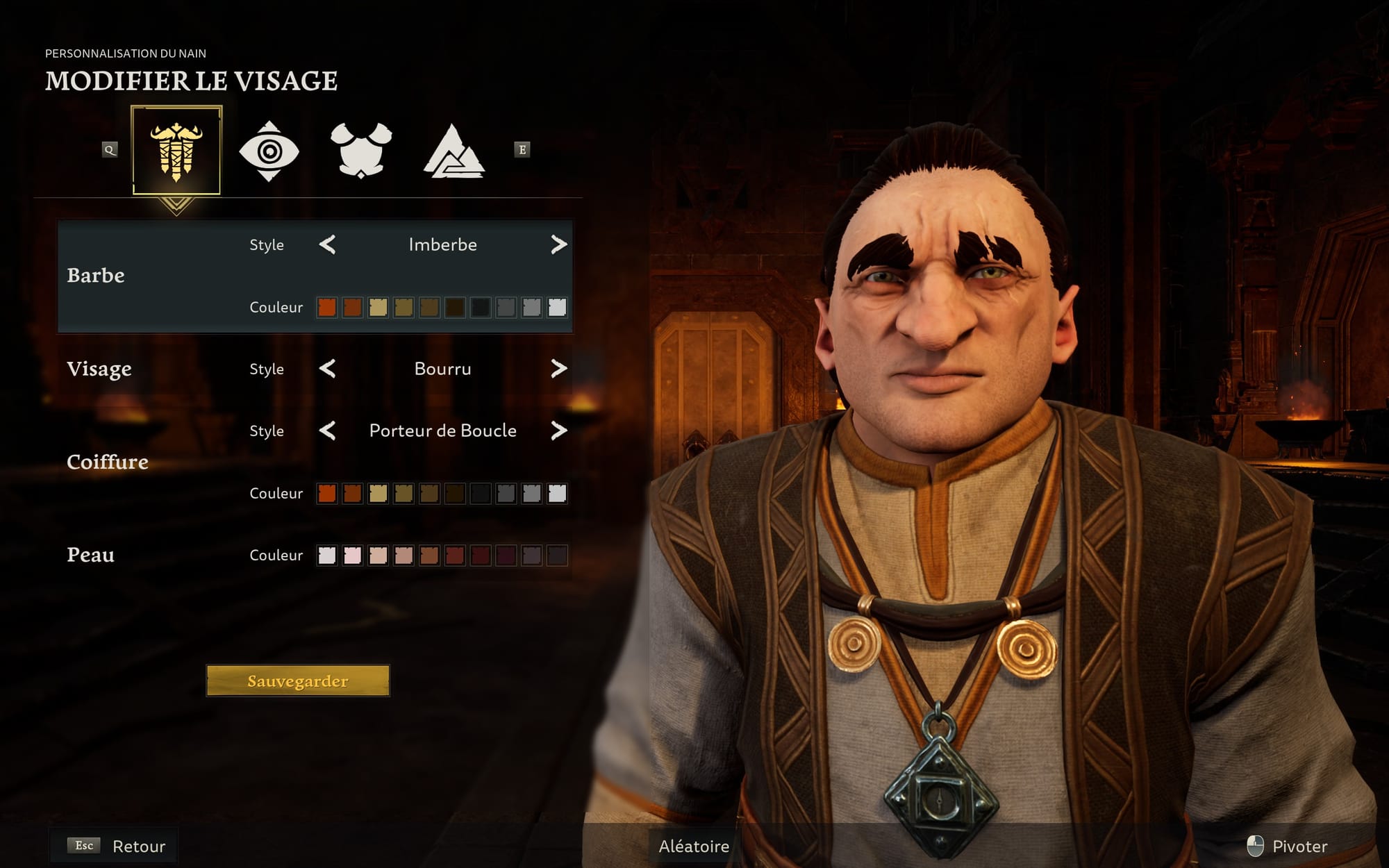Show the next hairstyle after Porteur de Boucle
Viewport: 1389px width, 868px height.
click(558, 431)
